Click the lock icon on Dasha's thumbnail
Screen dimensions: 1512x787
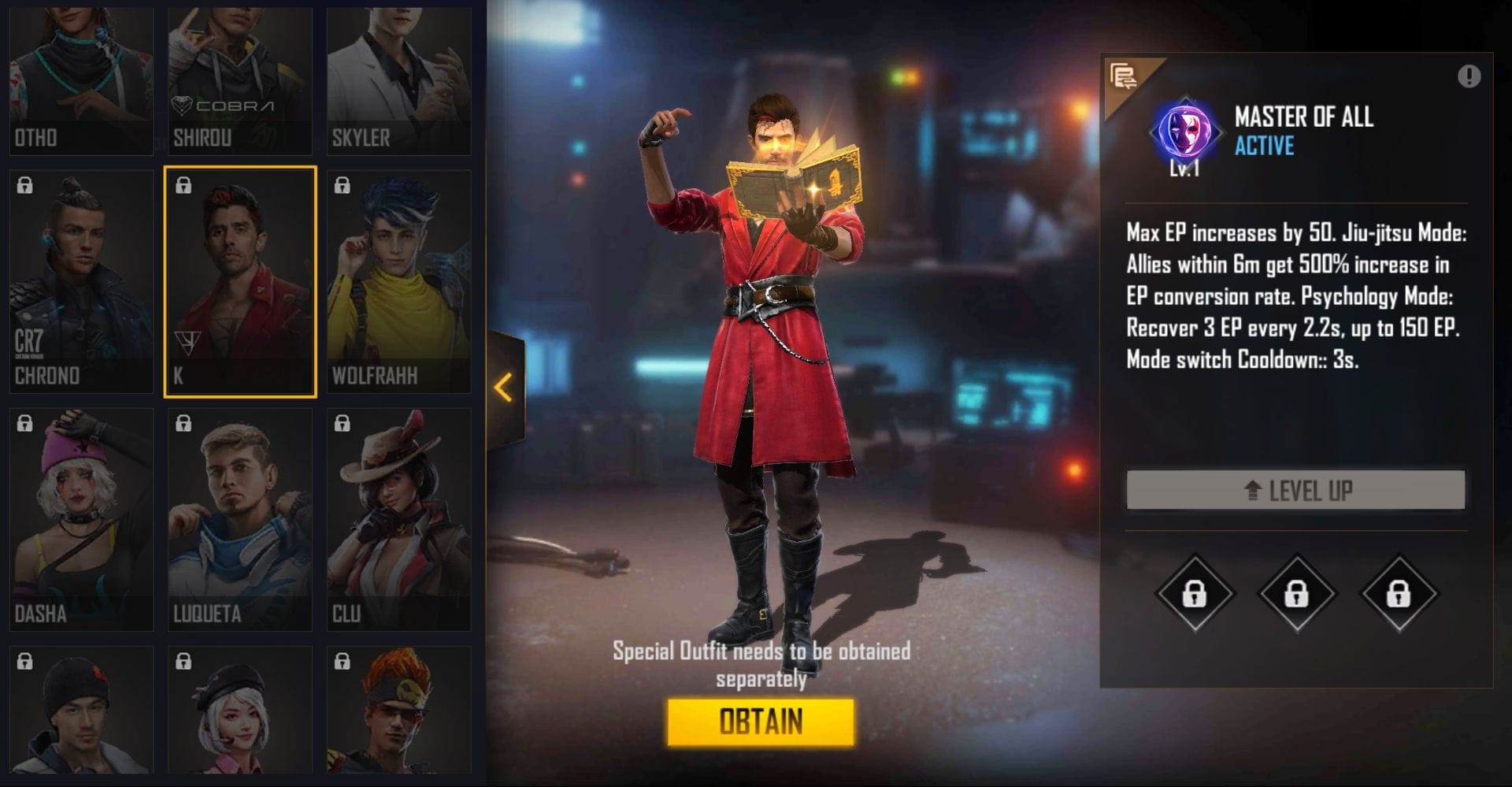[x=24, y=423]
